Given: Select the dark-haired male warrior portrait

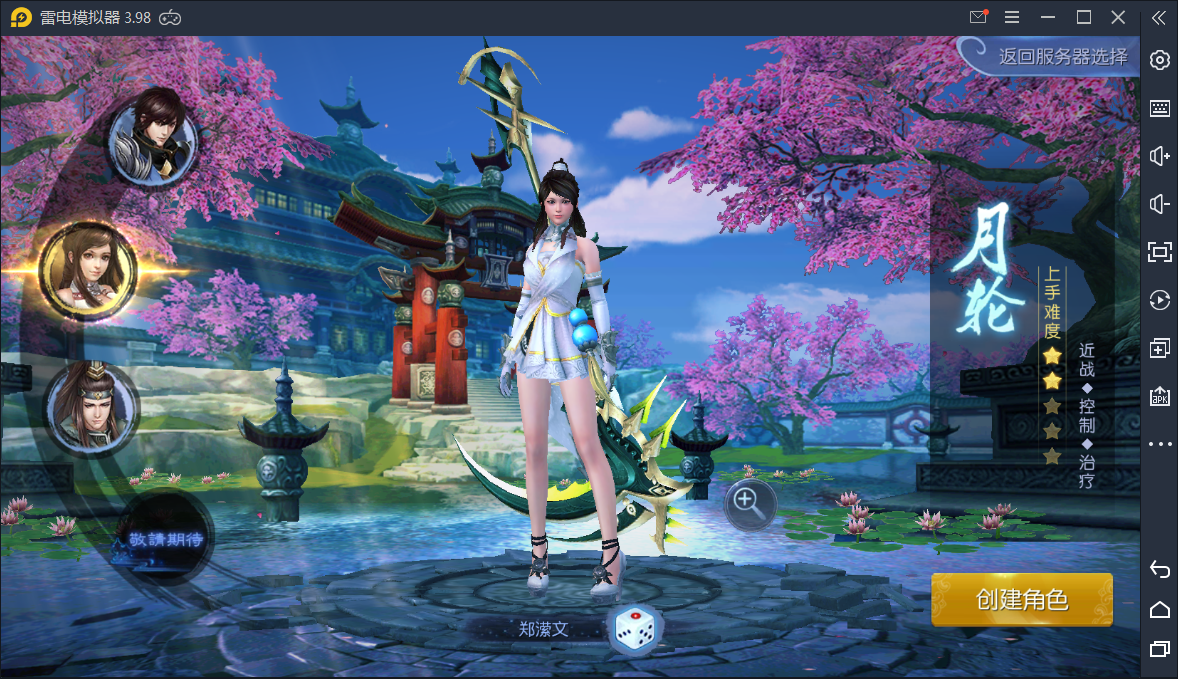Looking at the screenshot, I should click(x=152, y=137).
